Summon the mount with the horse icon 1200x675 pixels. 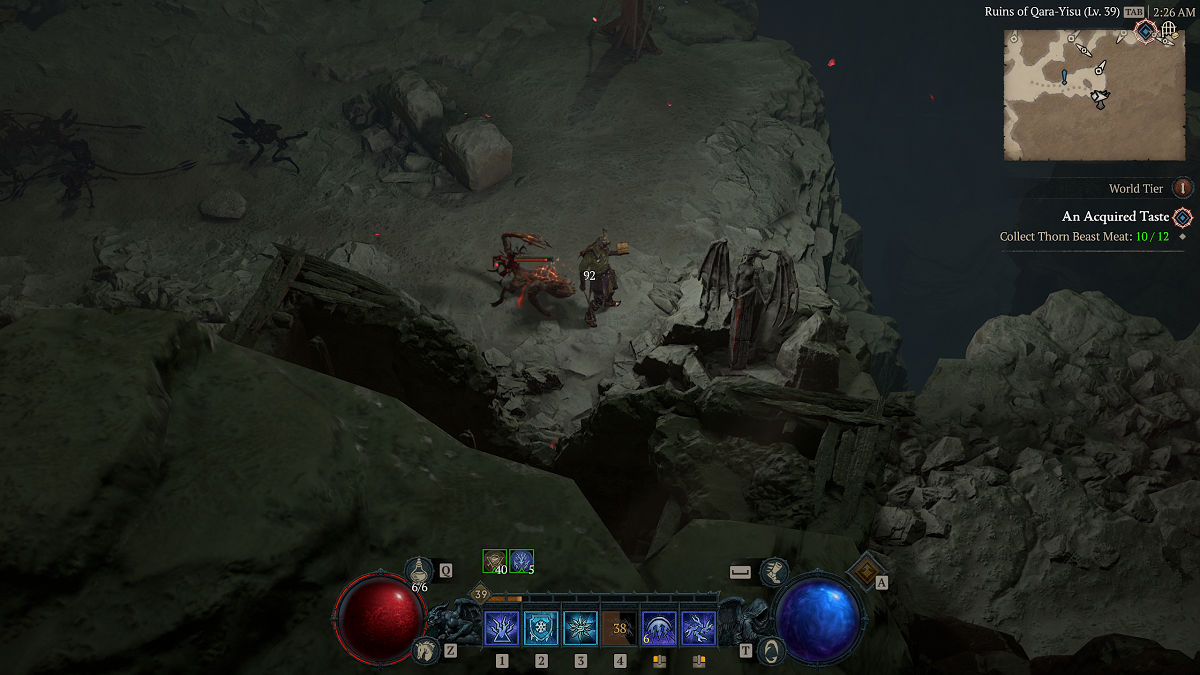tap(424, 649)
